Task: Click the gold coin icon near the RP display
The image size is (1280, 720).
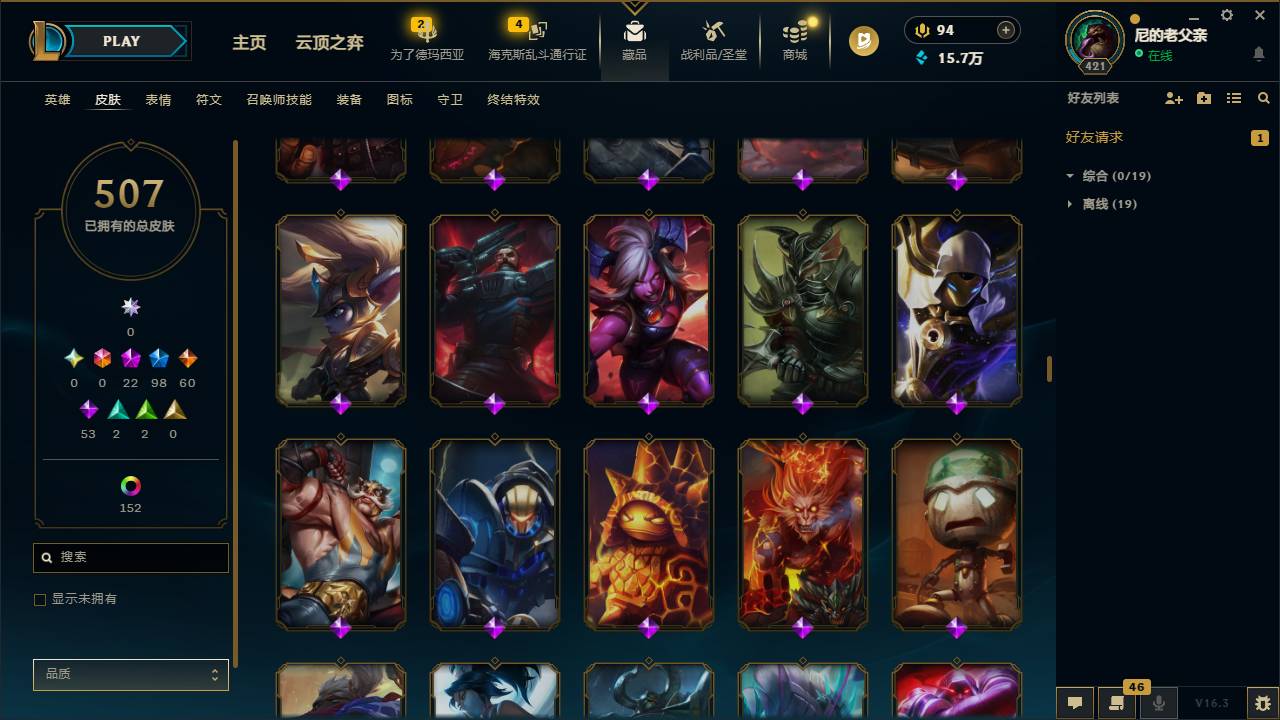Action: tap(920, 30)
